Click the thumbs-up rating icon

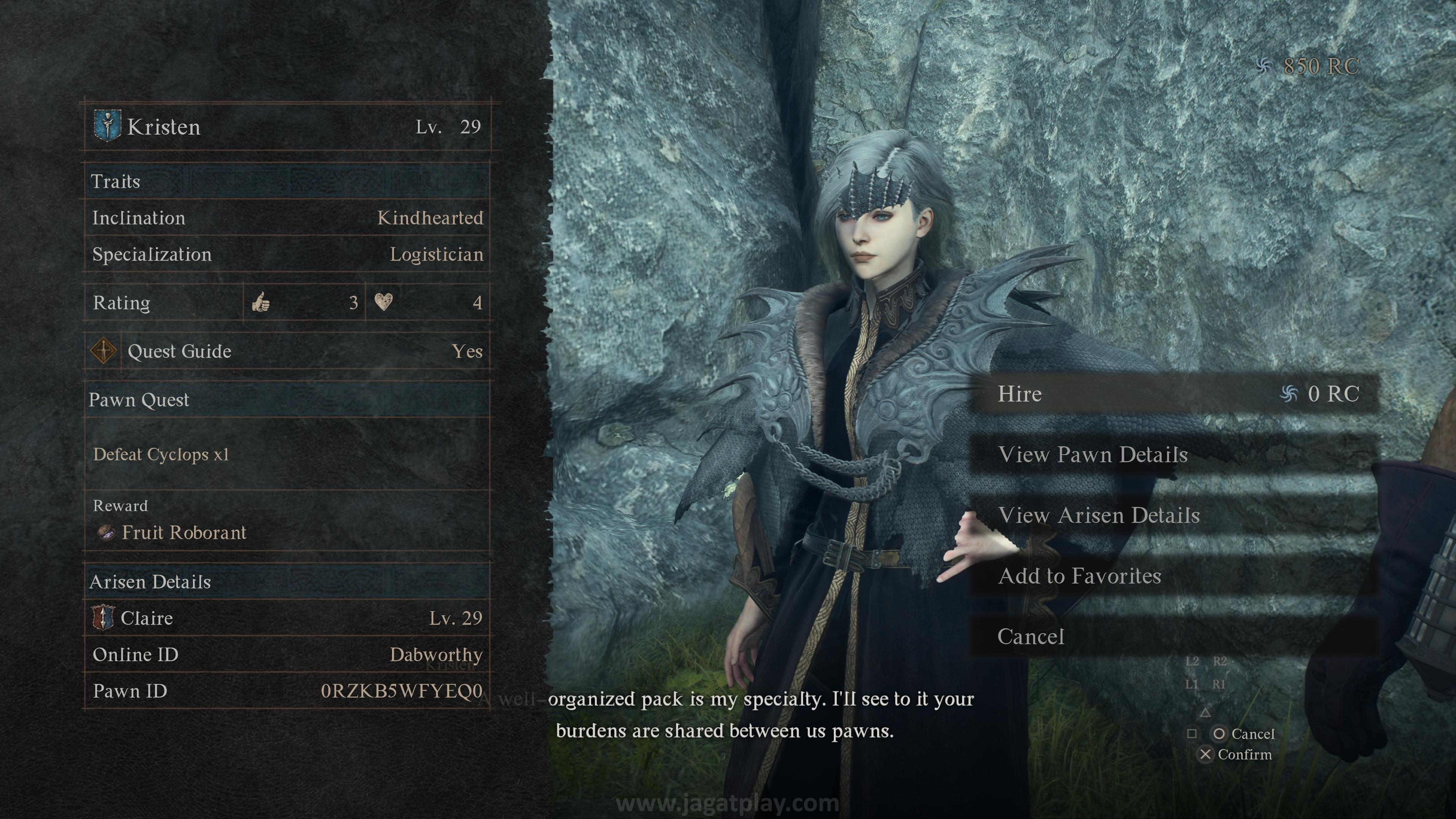pos(260,303)
